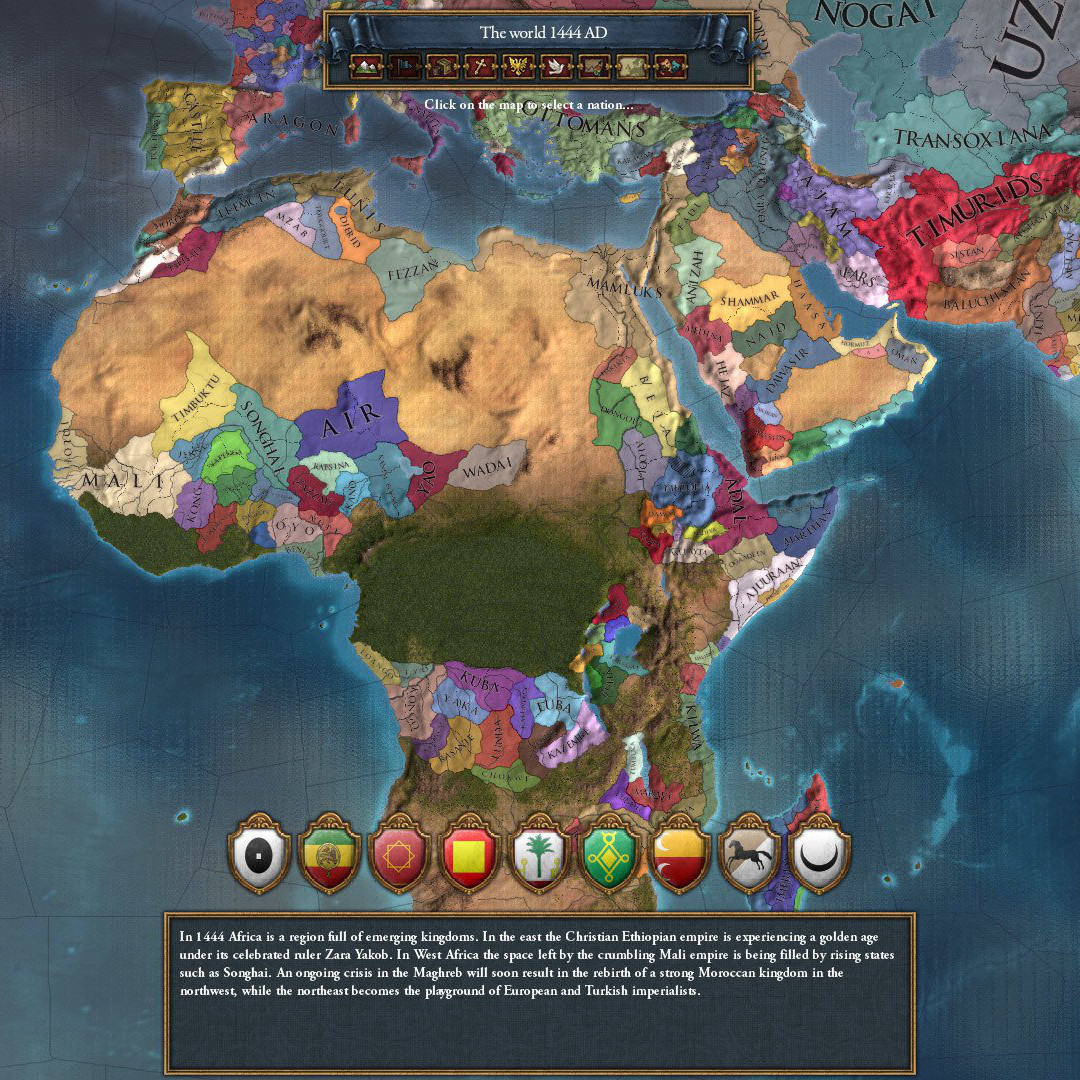Viewport: 1080px width, 1080px height.
Task: Activate the golden double-headed eagle map mode
Action: (518, 67)
